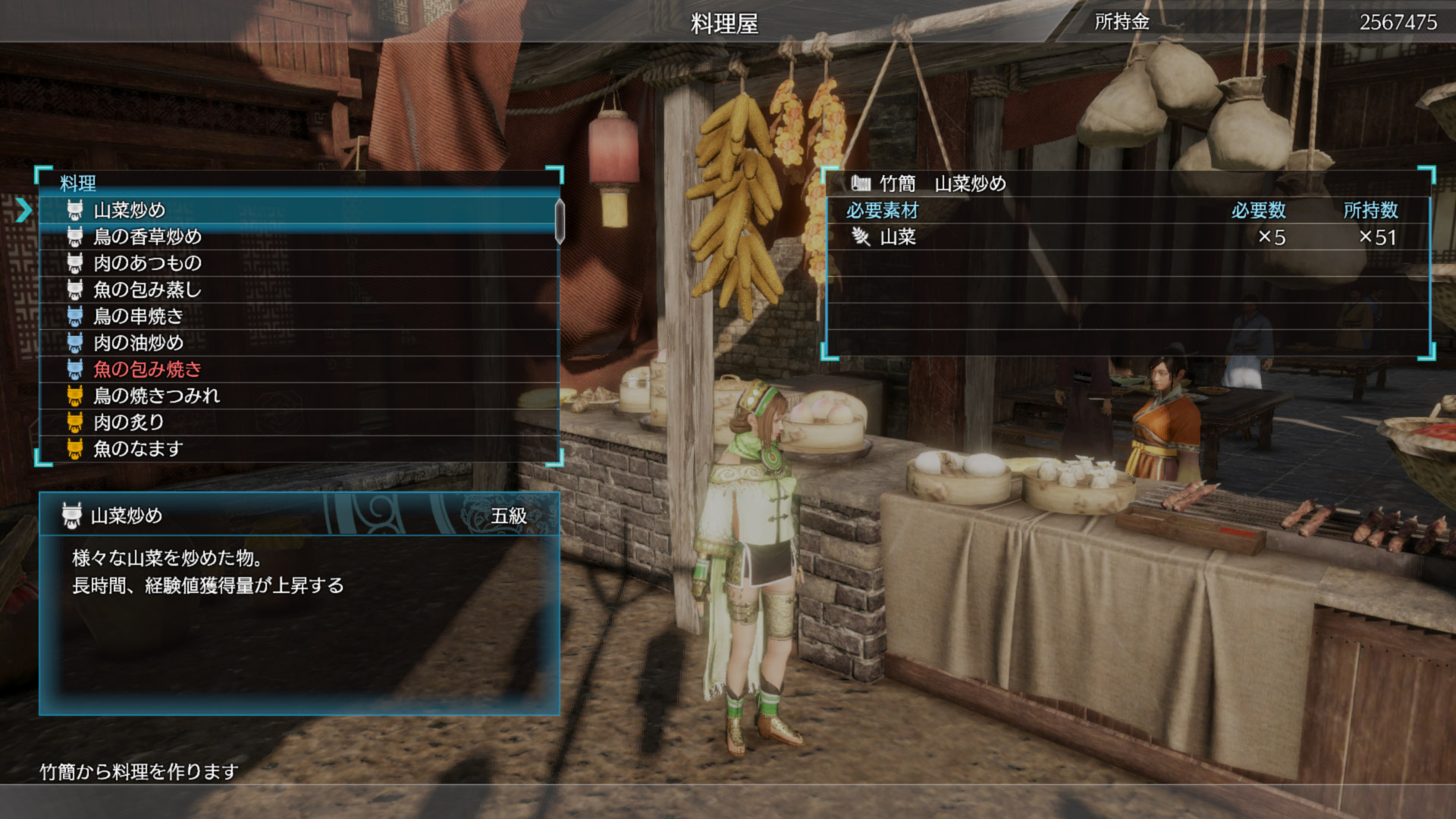Select the 山菜炒め recipe
Screen dimensions: 1456x819
[129, 210]
